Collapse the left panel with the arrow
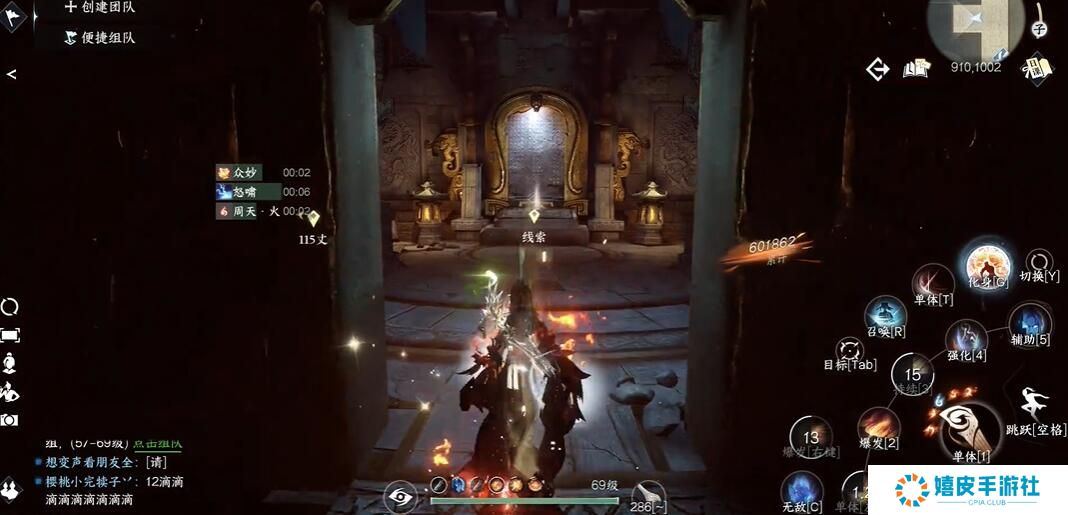The image size is (1068, 515). [x=11, y=74]
